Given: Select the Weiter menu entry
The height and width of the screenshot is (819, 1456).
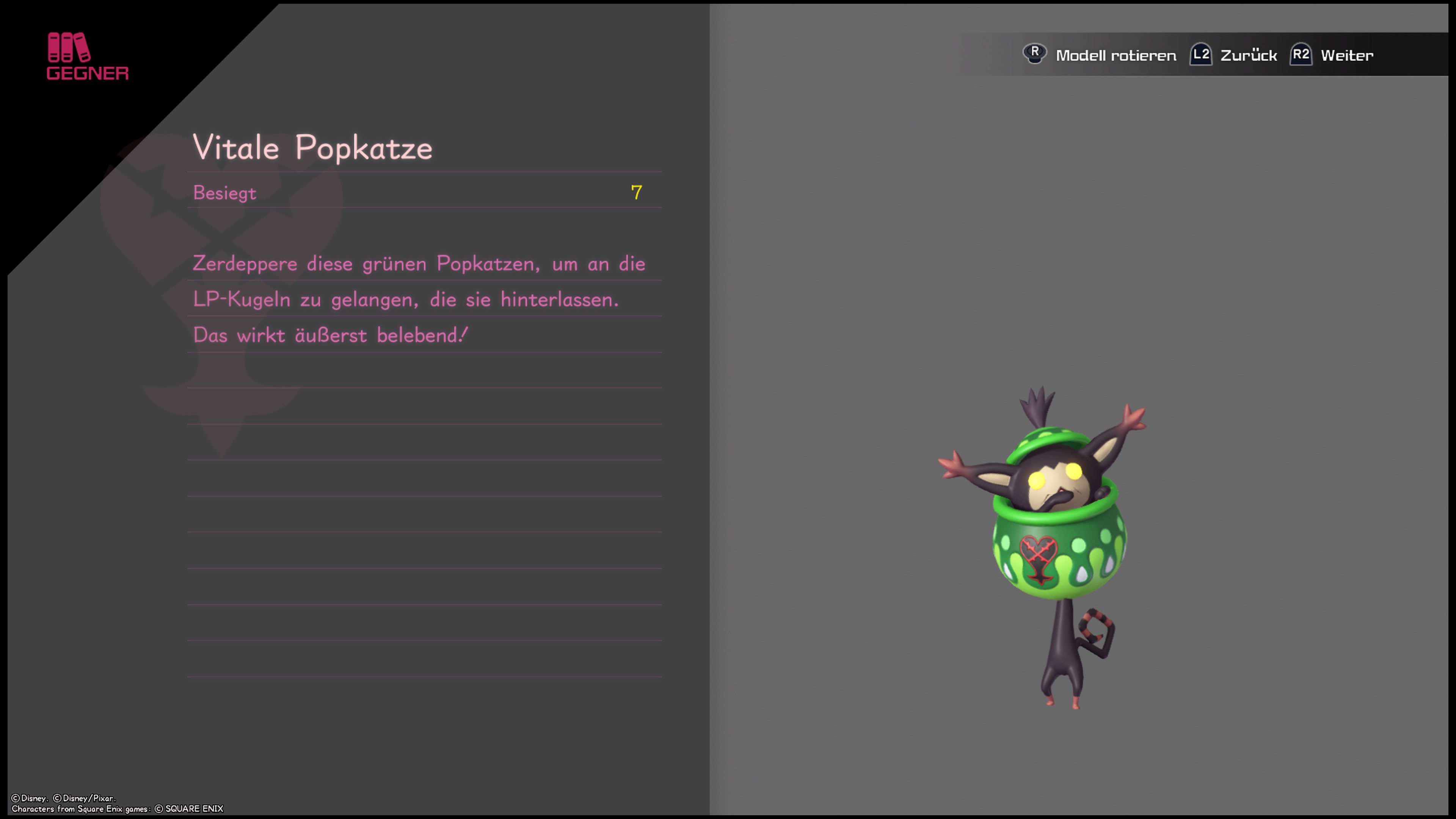Looking at the screenshot, I should pos(1348,54).
